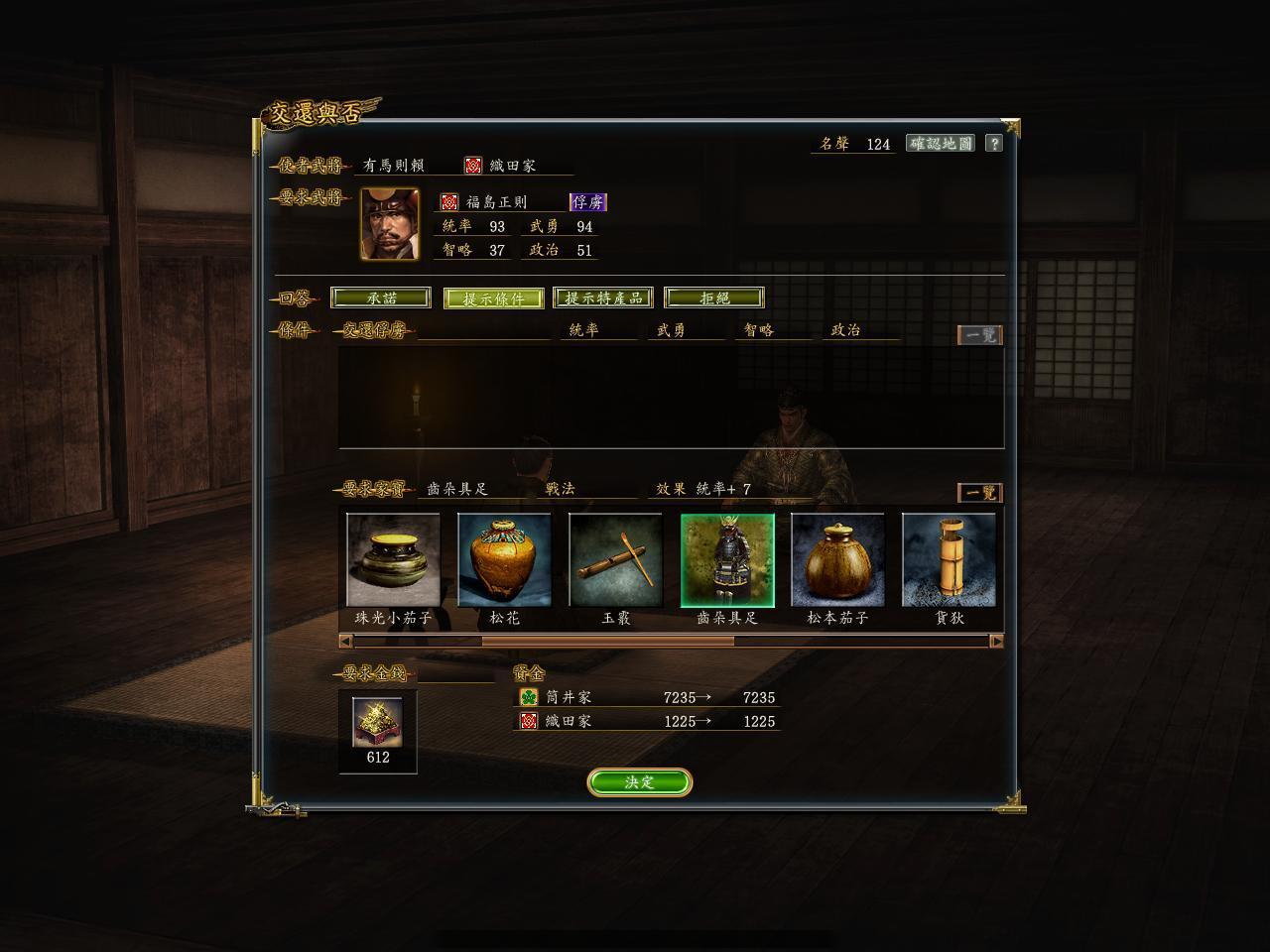Screen dimensions: 1270x952
Task: Confirm with the green 決定 button
Action: click(639, 782)
